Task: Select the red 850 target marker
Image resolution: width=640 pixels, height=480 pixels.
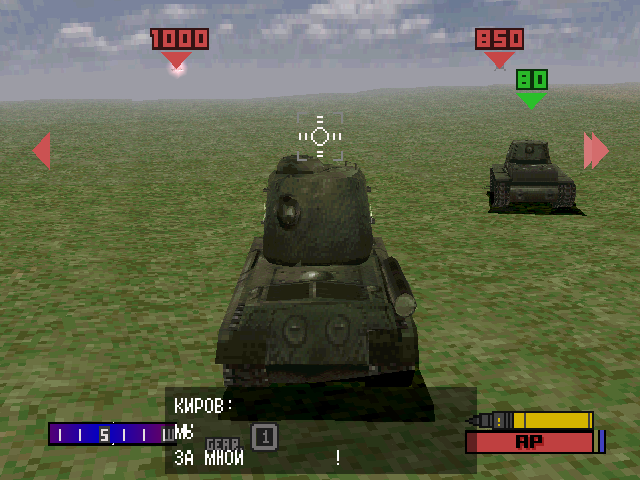Action: 499,40
